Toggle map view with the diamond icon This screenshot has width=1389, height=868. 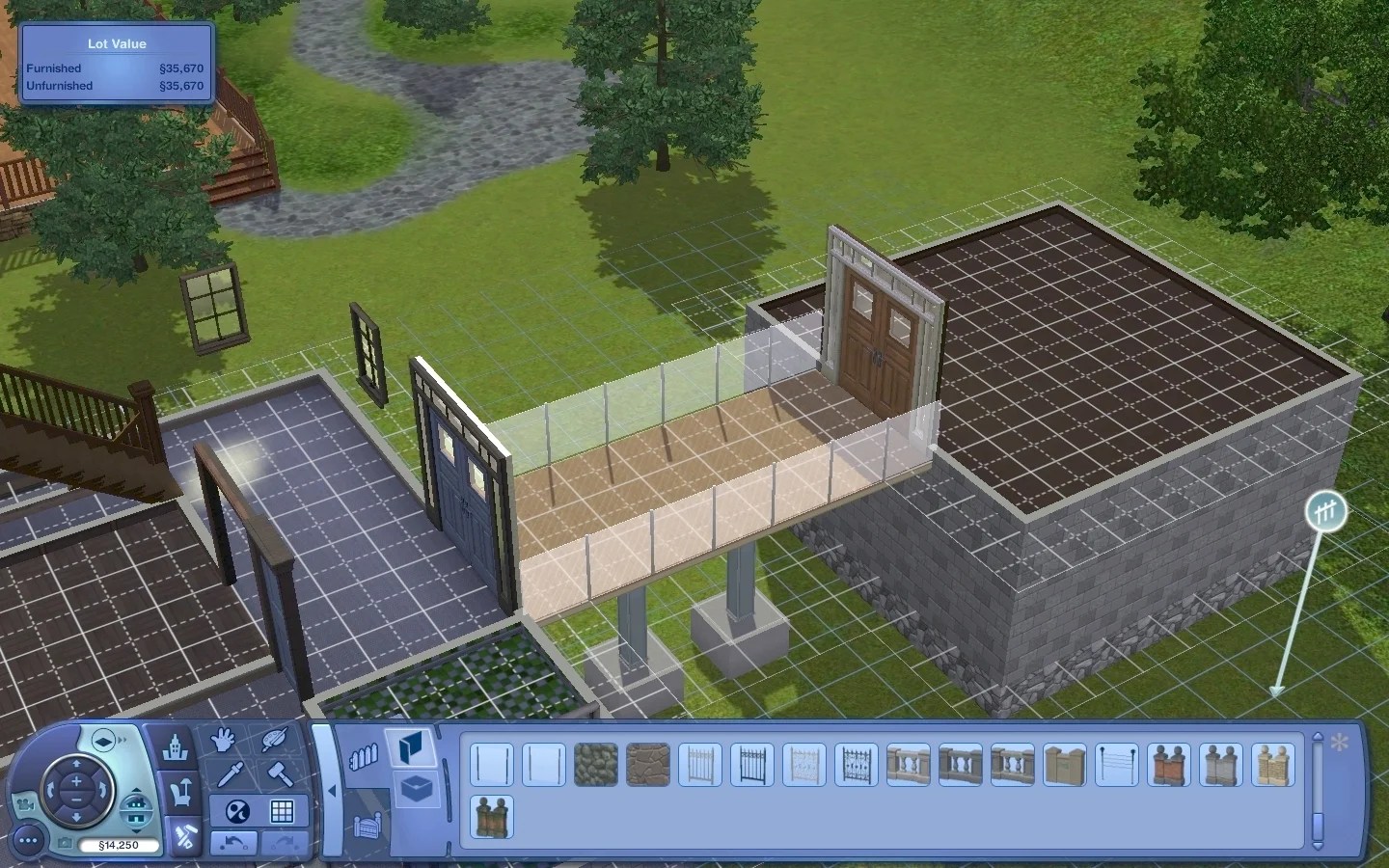pyautogui.click(x=102, y=739)
